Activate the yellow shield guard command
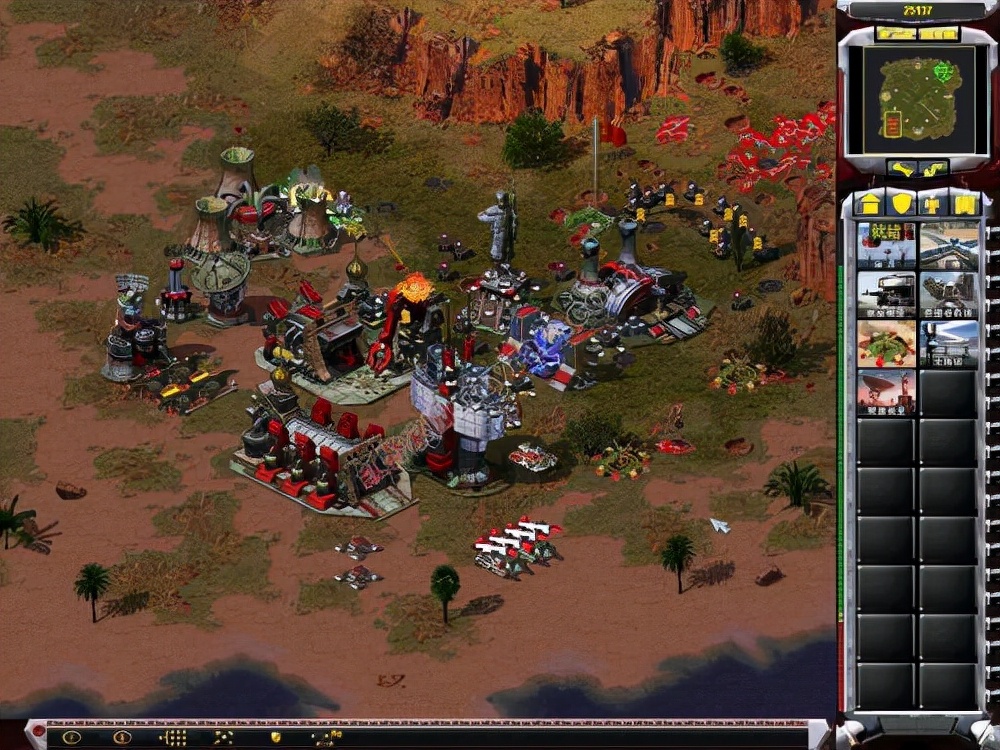This screenshot has height=750, width=1000. click(x=275, y=738)
